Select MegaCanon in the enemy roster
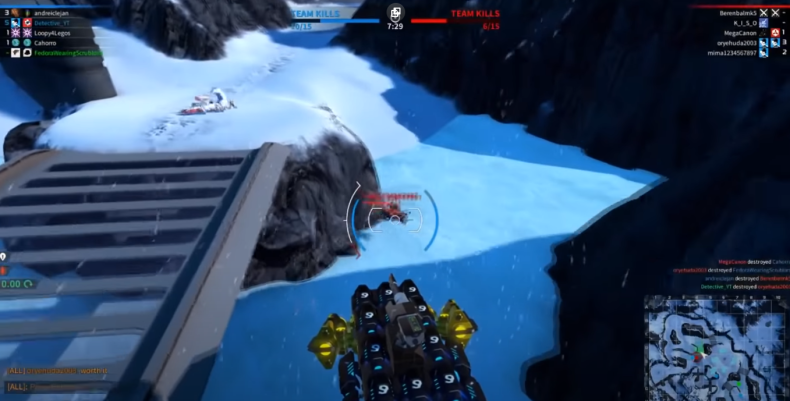Image resolution: width=790 pixels, height=401 pixels. point(740,33)
